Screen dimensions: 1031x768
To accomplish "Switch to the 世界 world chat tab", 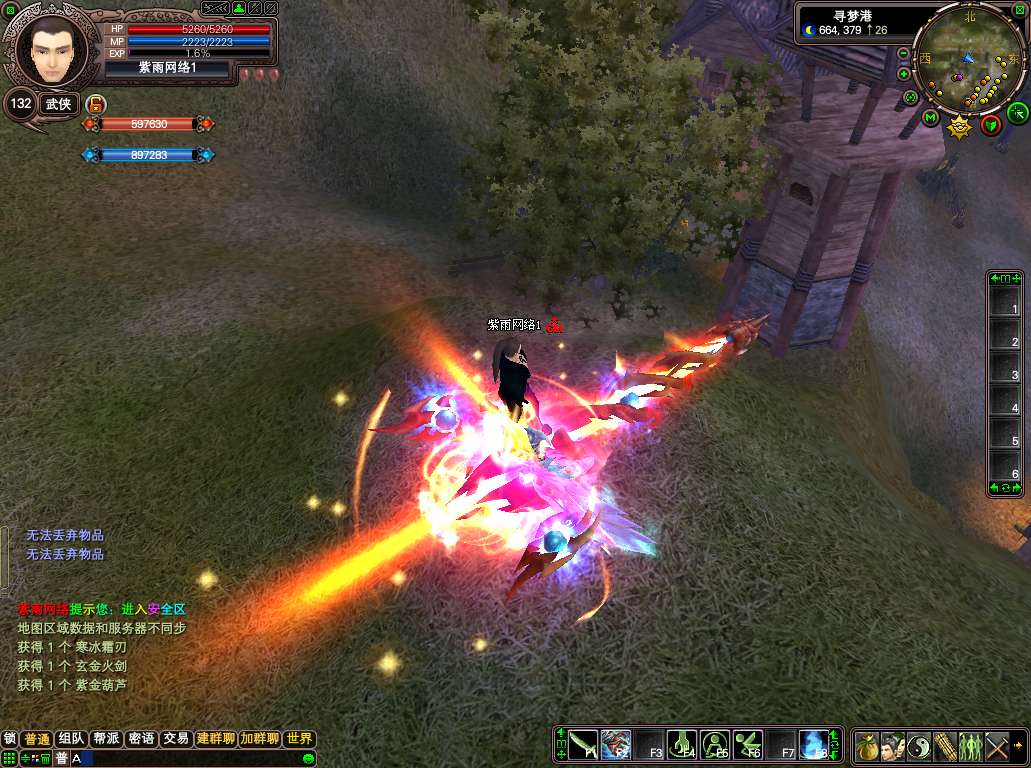I will (x=299, y=739).
